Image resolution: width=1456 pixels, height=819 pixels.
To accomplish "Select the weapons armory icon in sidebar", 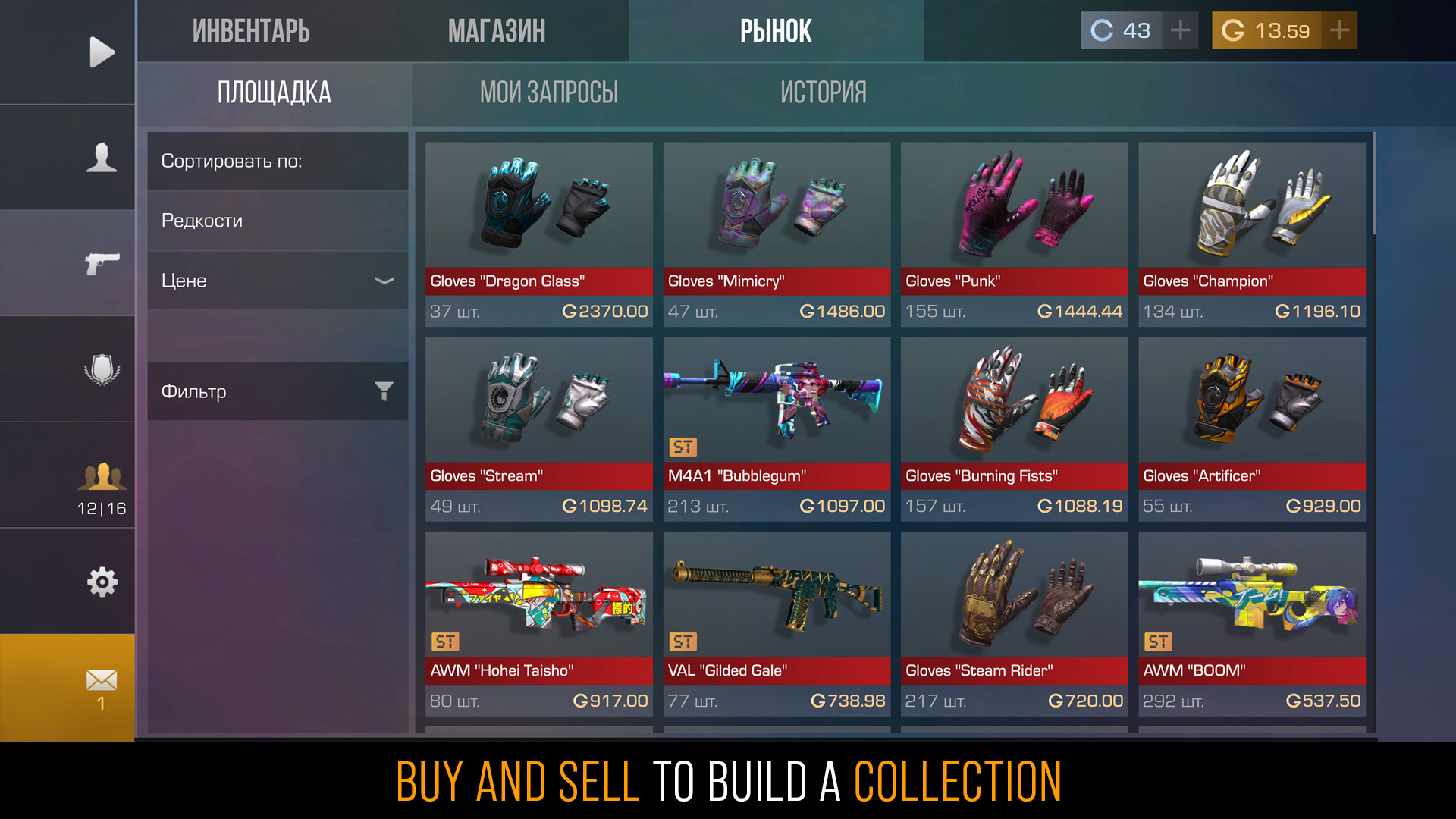I will coord(101,263).
